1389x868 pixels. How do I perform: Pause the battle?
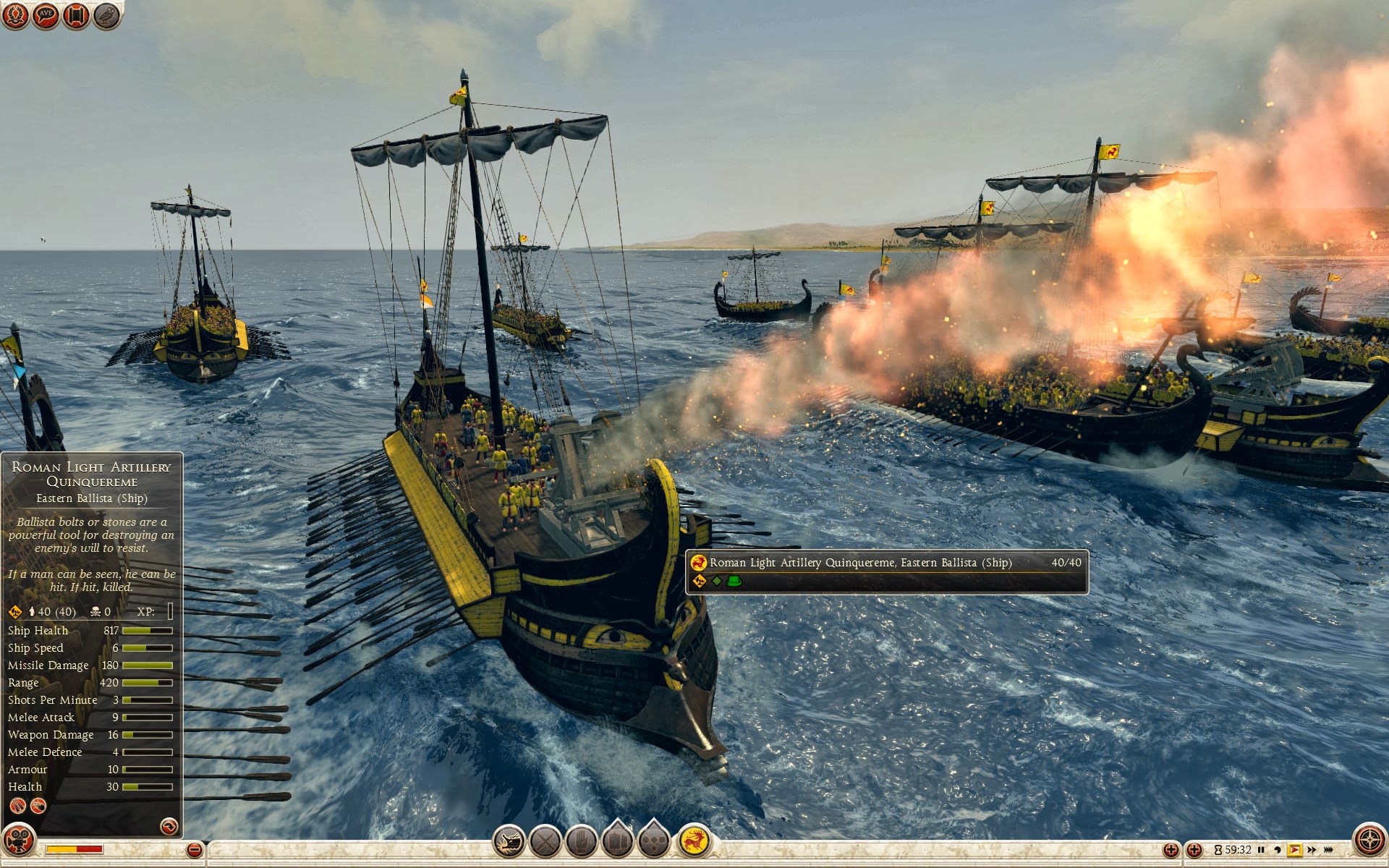(1262, 850)
